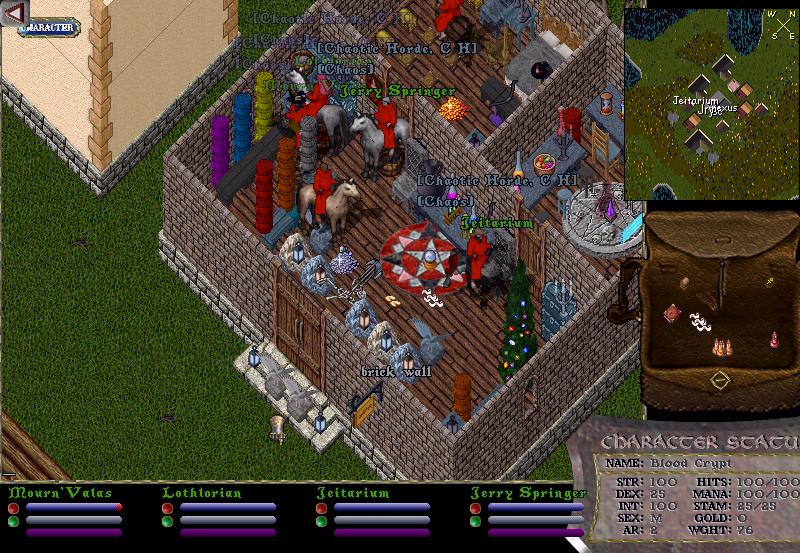
Task: Select the orange potion bottles in the backpack
Action: point(720,347)
